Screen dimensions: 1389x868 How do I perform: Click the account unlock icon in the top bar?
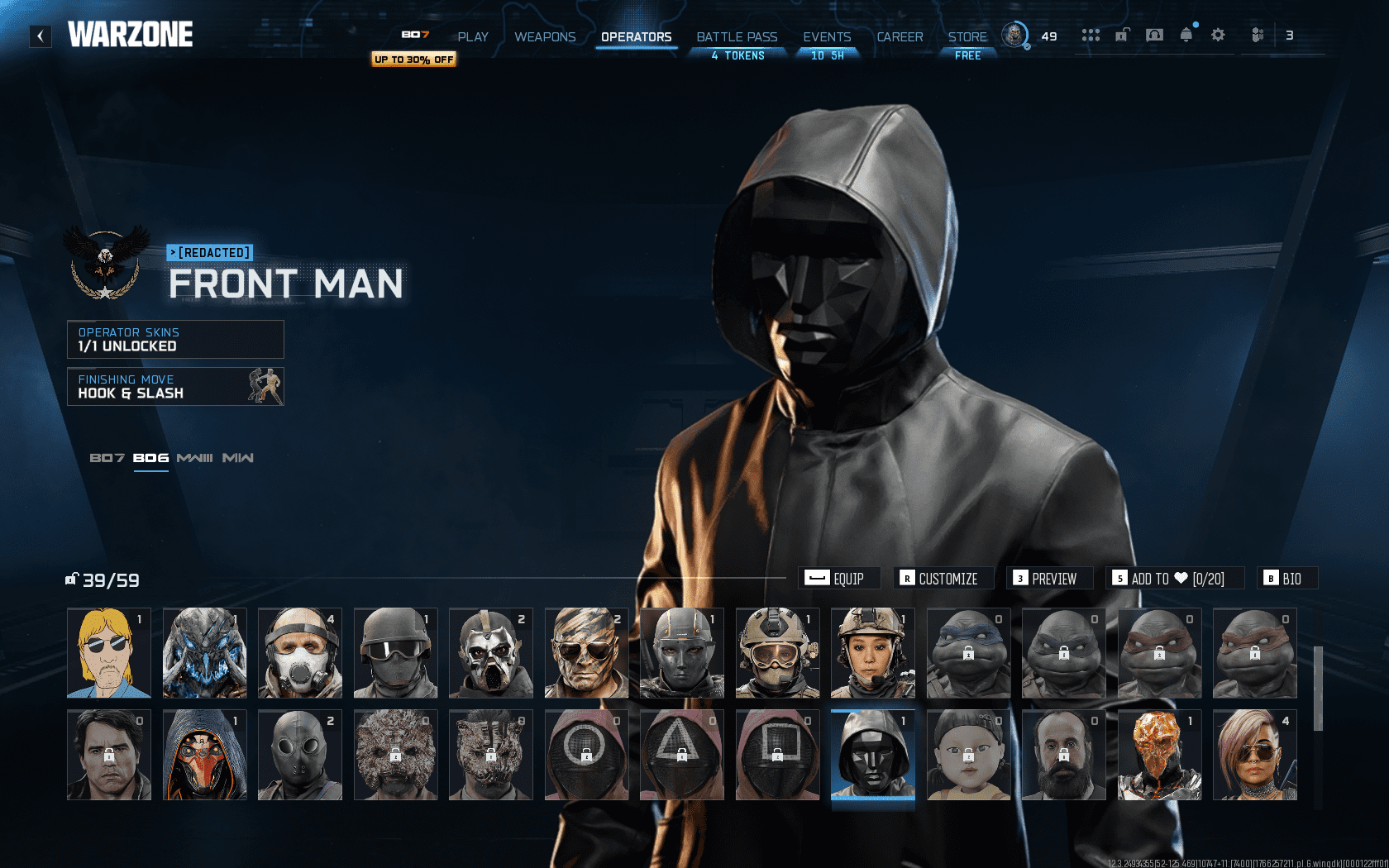[x=1122, y=36]
